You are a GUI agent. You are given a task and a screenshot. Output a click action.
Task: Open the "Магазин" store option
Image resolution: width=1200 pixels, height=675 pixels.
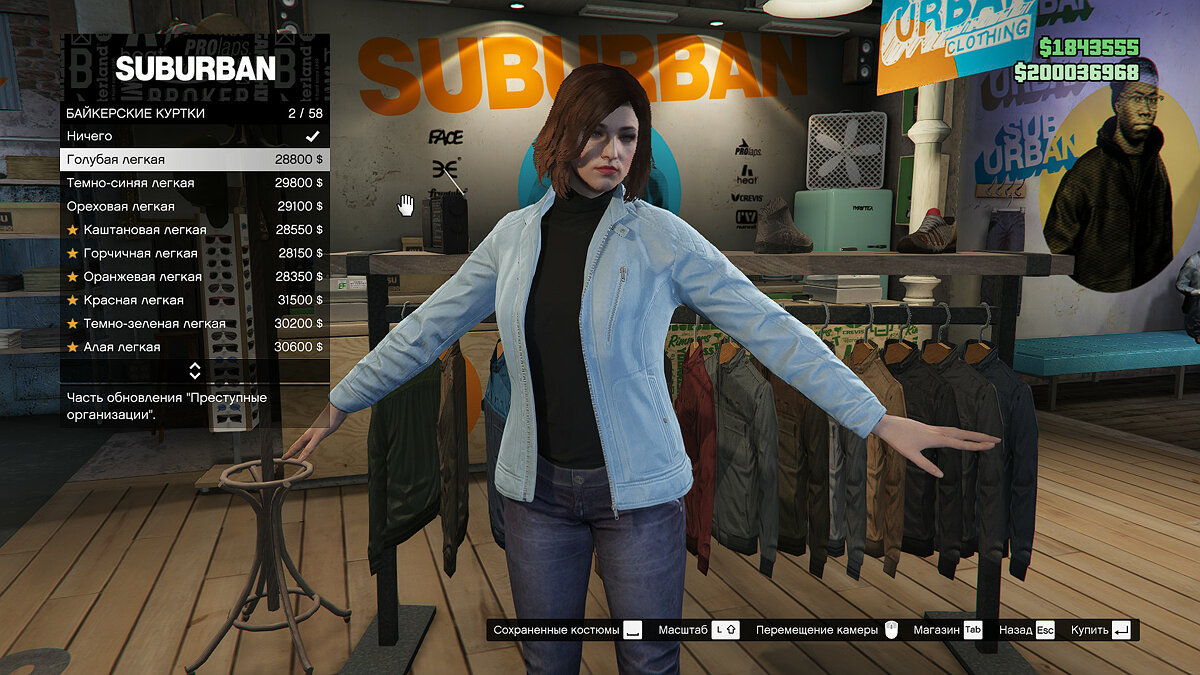point(948,630)
